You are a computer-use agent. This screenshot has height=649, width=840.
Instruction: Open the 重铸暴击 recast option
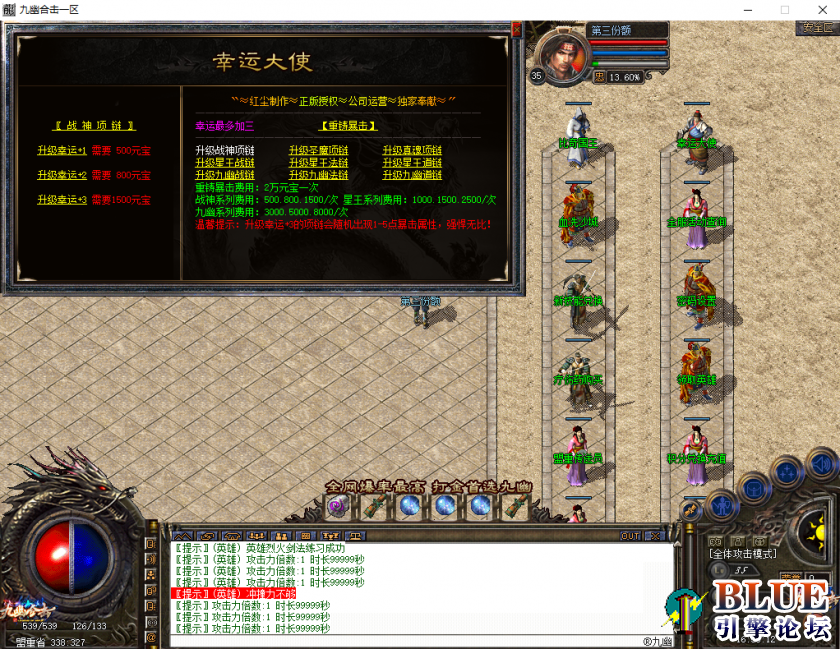(x=349, y=126)
